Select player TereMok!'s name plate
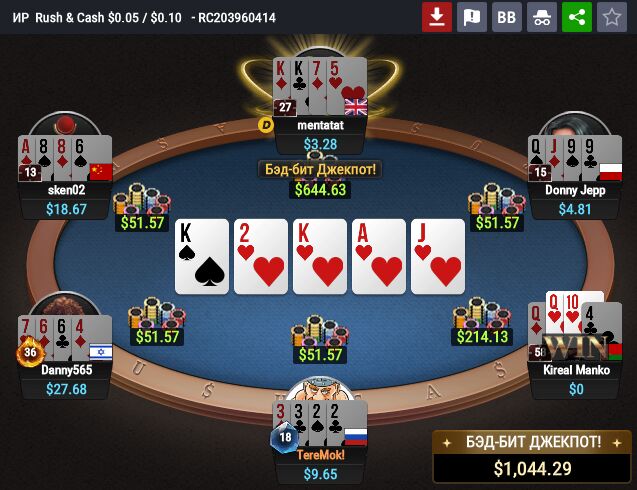This screenshot has width=637, height=490. point(320,455)
